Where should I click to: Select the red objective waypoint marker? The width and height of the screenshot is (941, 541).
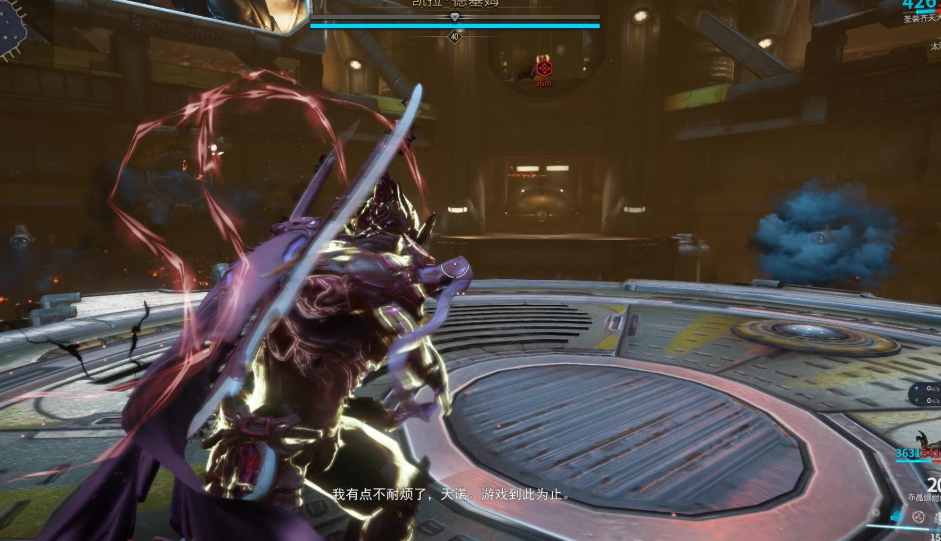click(543, 69)
